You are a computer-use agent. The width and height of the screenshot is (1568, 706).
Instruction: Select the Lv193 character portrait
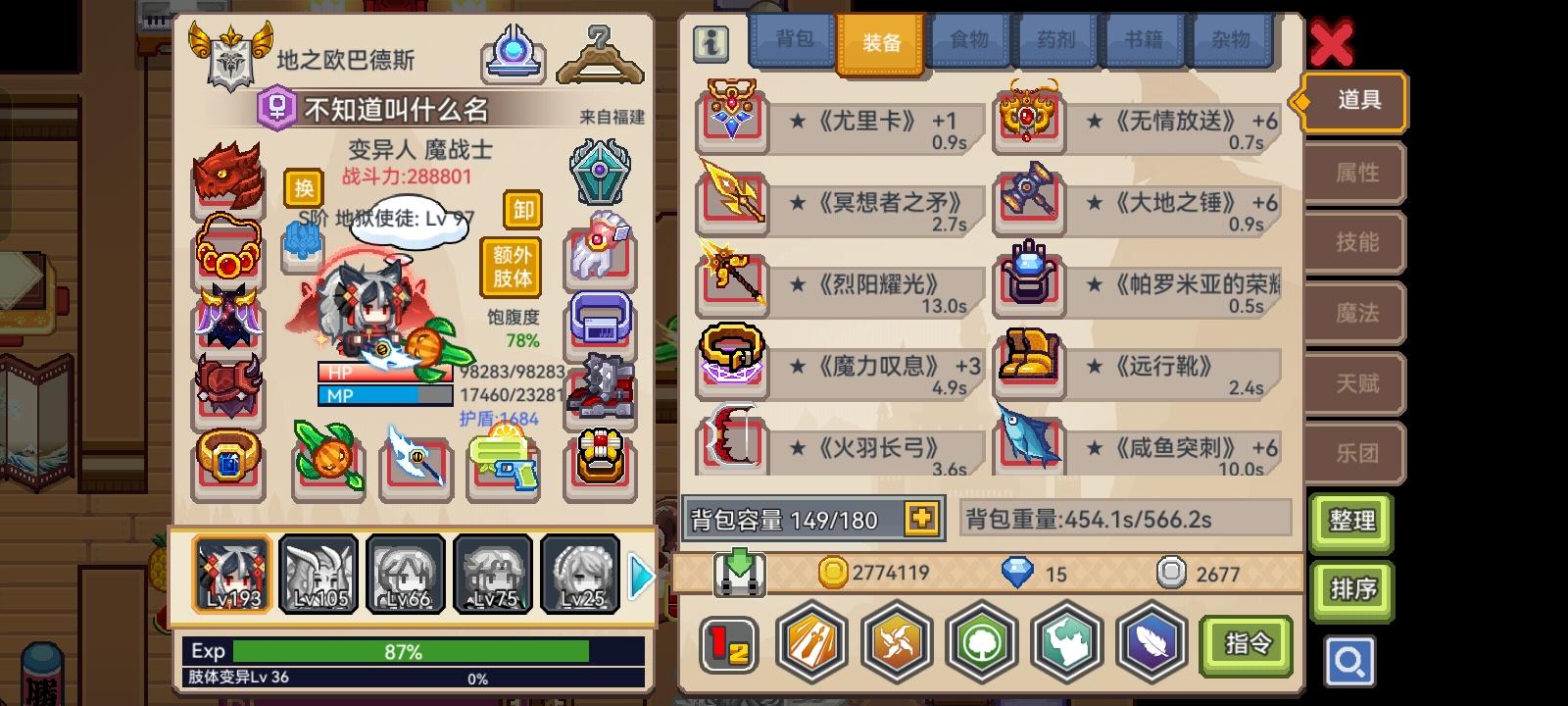(232, 574)
